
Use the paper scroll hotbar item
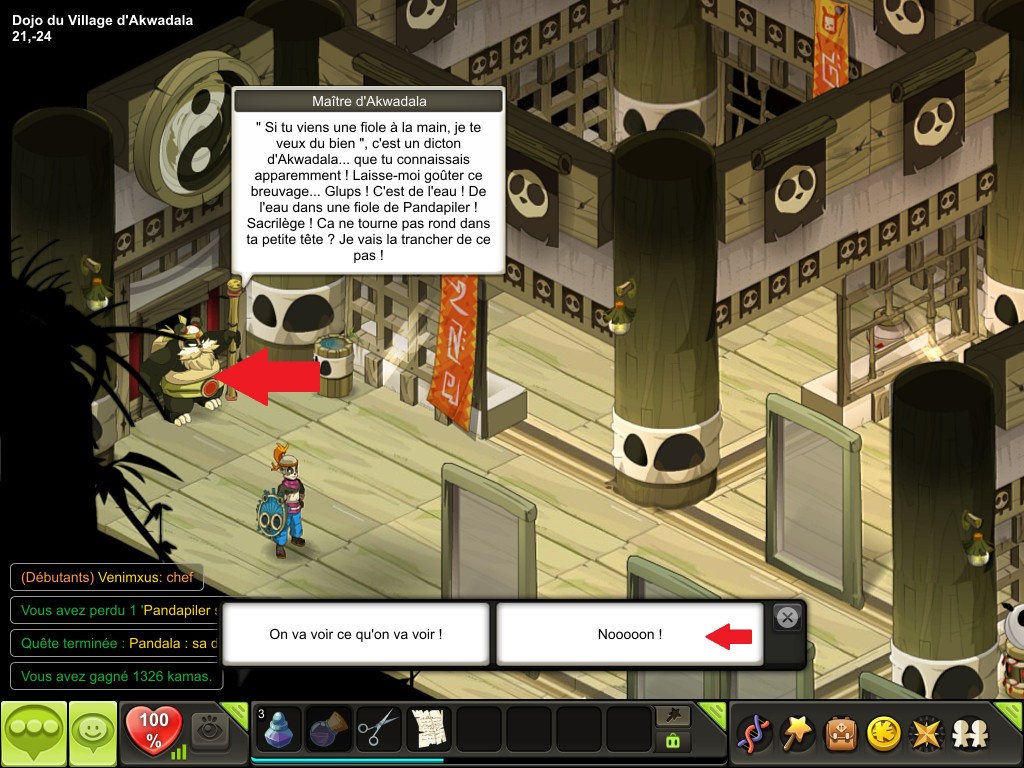point(429,730)
